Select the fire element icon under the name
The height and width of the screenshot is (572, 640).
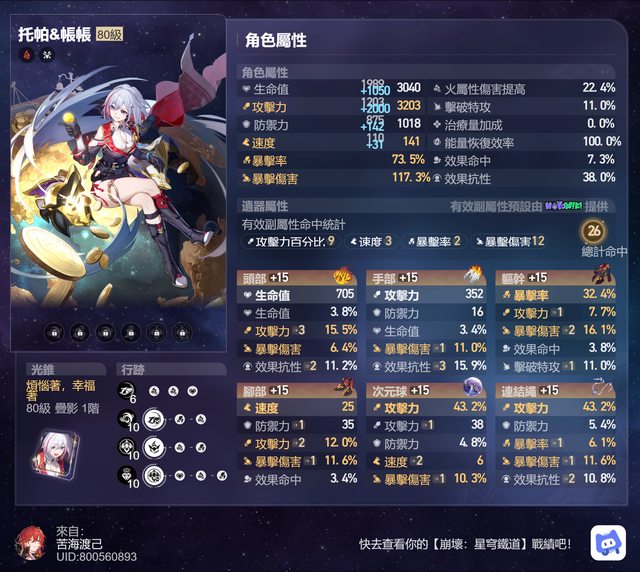[26, 55]
